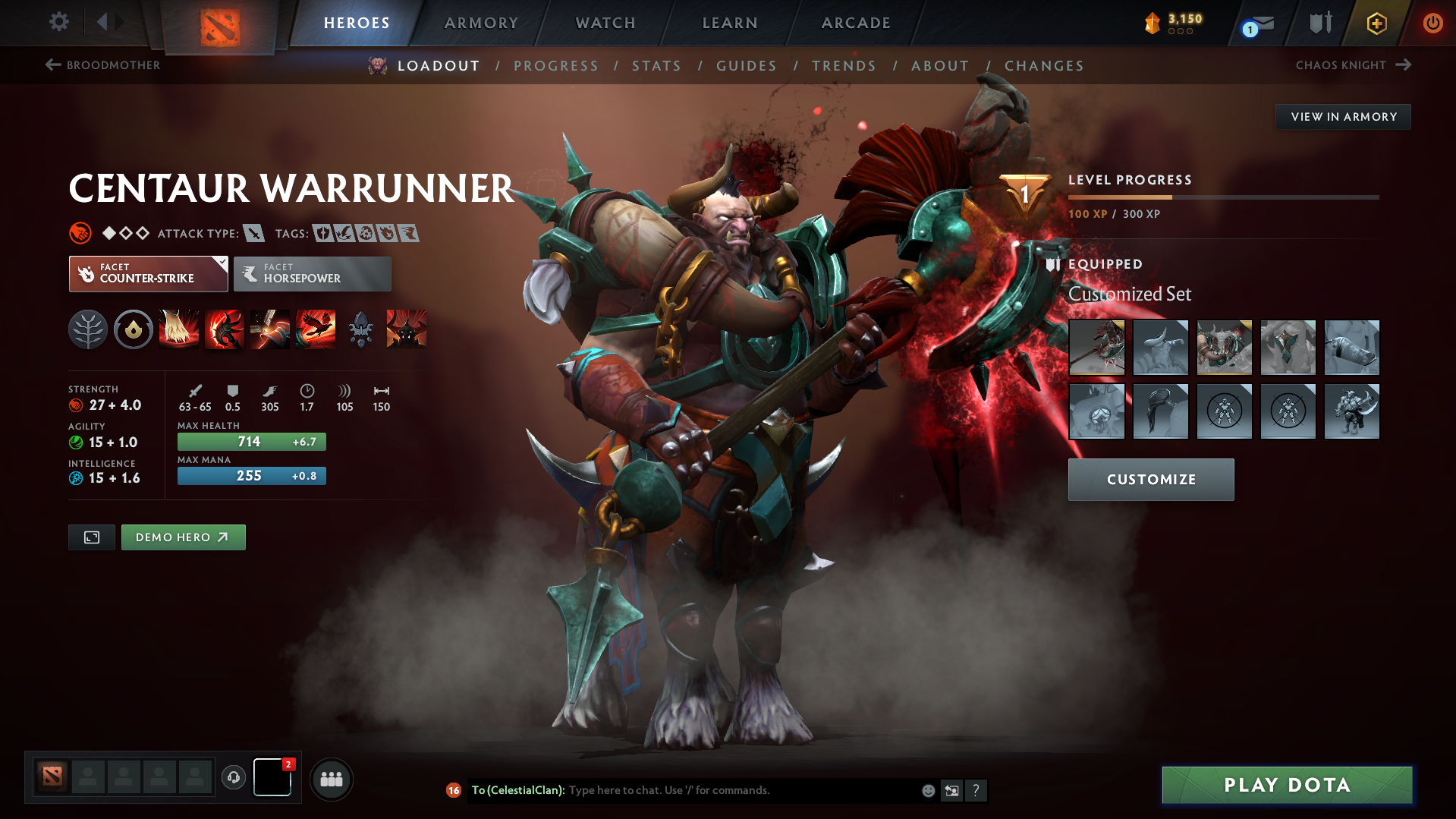This screenshot has height=819, width=1456.
Task: Toggle fullscreen hero preview mode
Action: pyautogui.click(x=91, y=537)
